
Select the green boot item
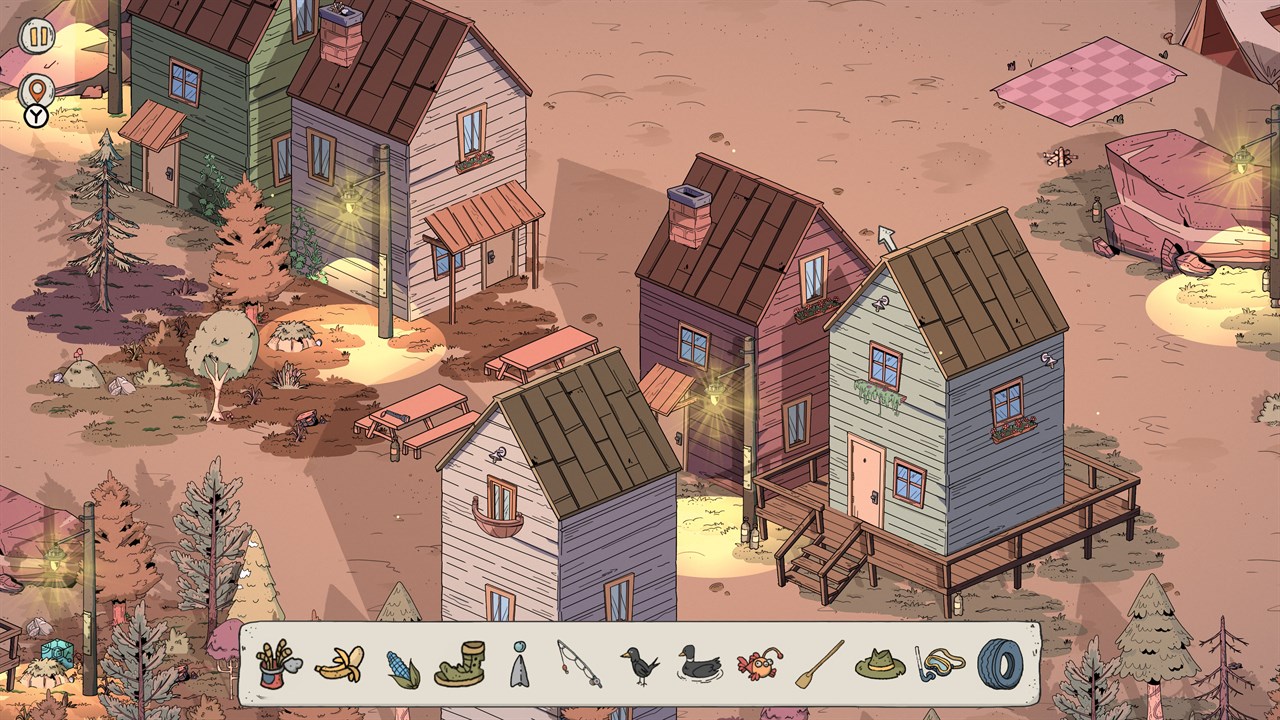pos(460,664)
